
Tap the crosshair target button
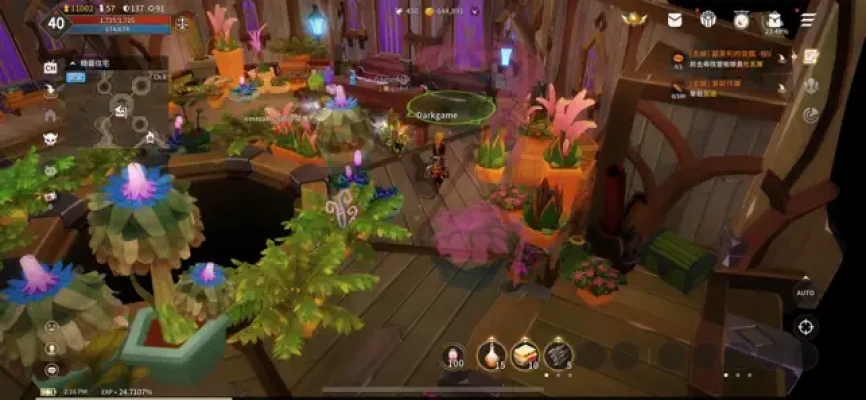[x=805, y=326]
